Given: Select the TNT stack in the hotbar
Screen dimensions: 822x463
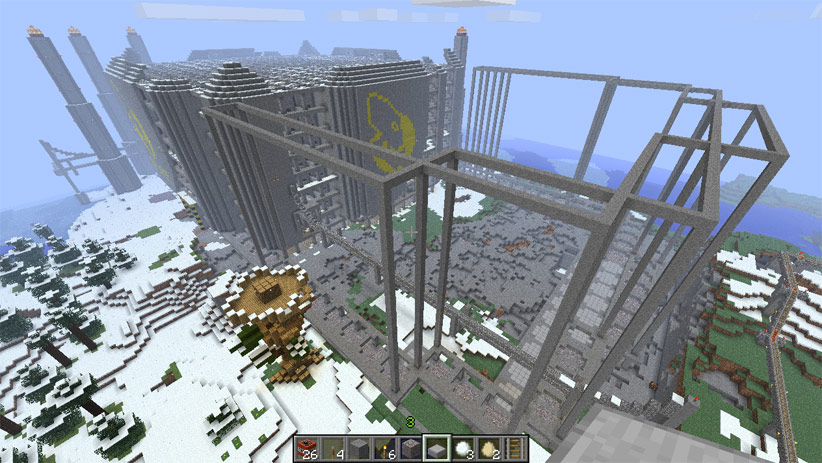Looking at the screenshot, I should [309, 447].
